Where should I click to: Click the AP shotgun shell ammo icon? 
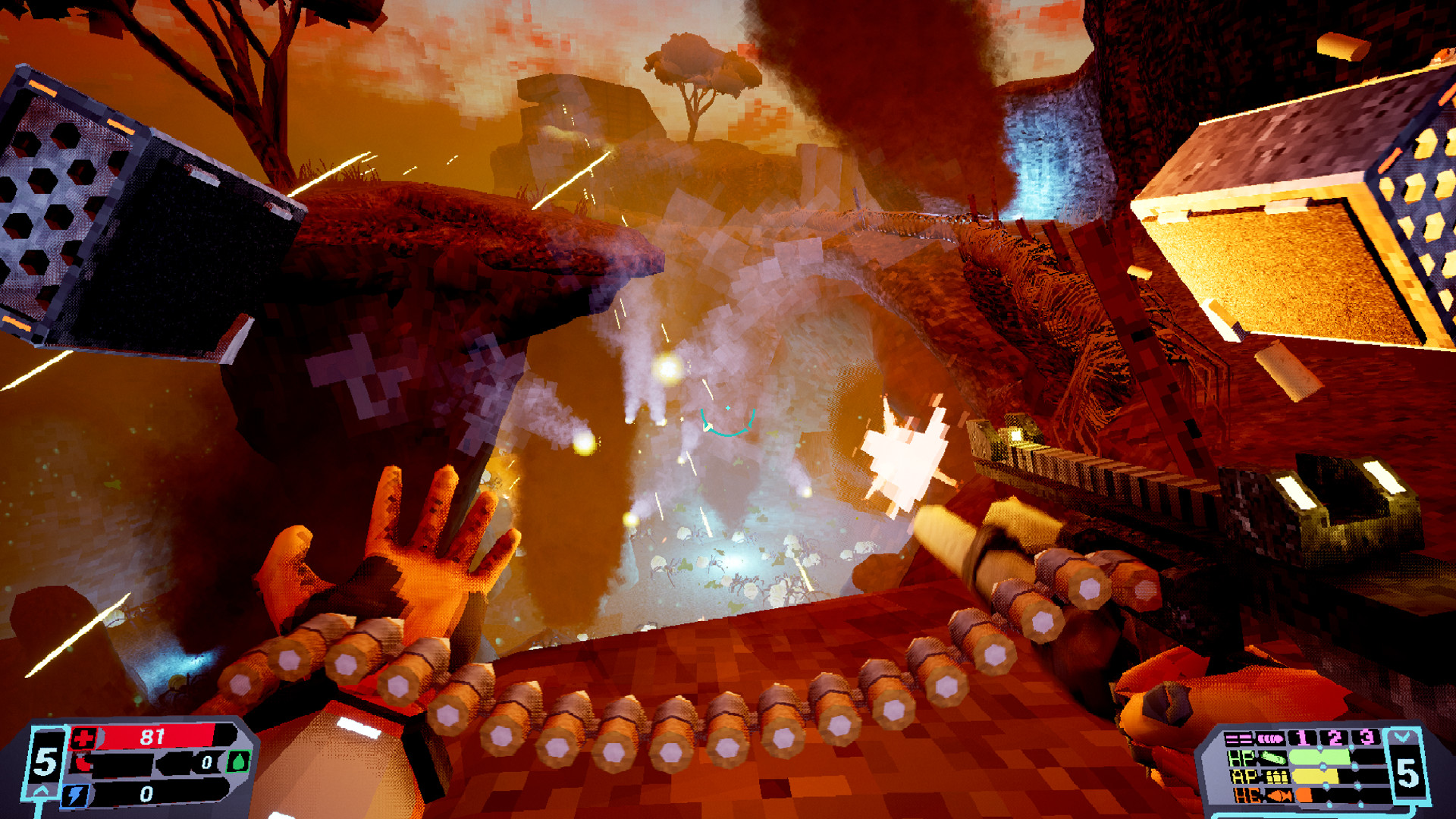(1276, 777)
